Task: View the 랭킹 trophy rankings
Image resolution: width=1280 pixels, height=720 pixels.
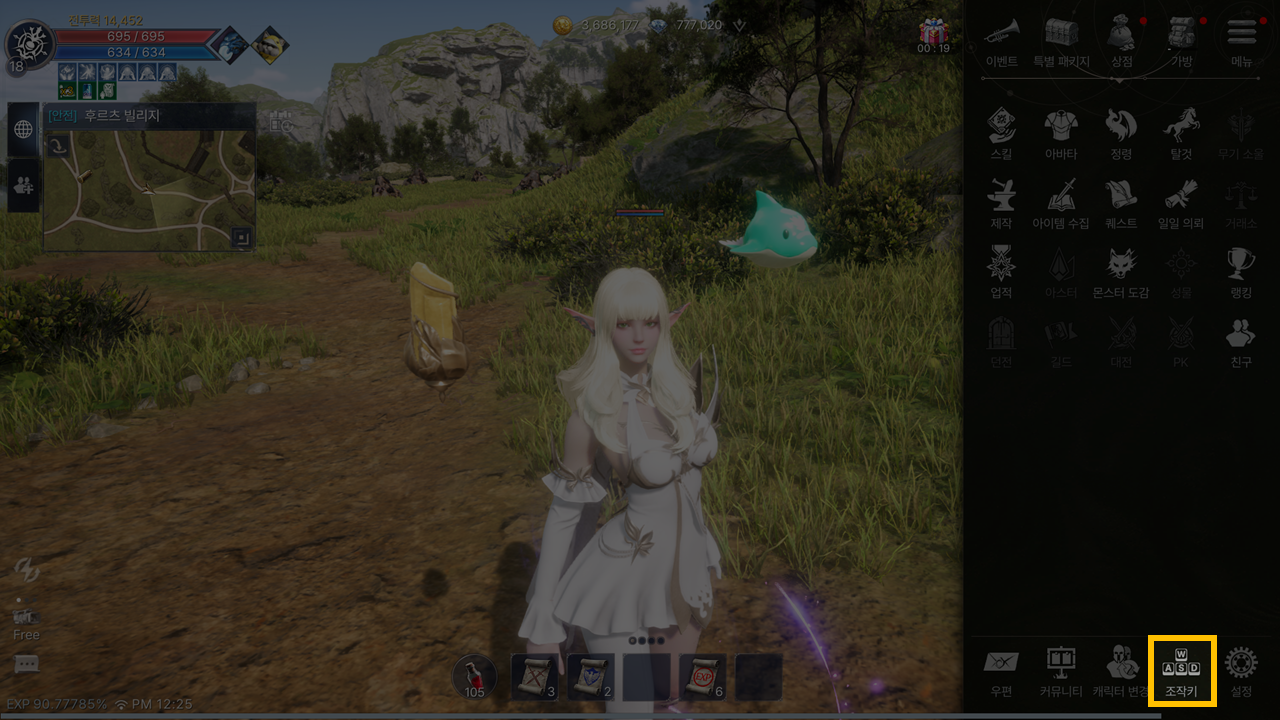Action: click(1241, 272)
